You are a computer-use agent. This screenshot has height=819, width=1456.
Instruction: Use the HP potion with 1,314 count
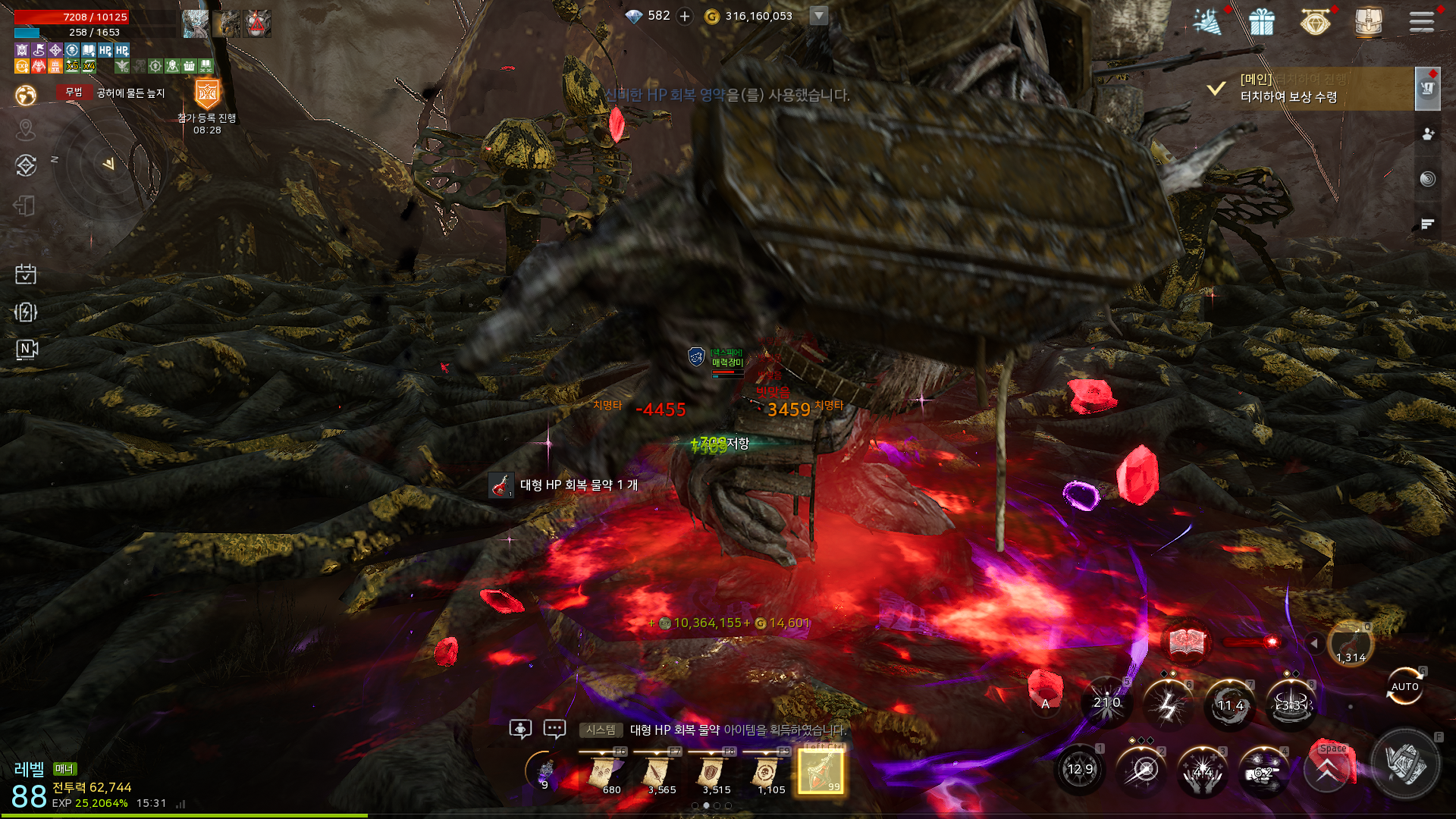pos(1351,643)
